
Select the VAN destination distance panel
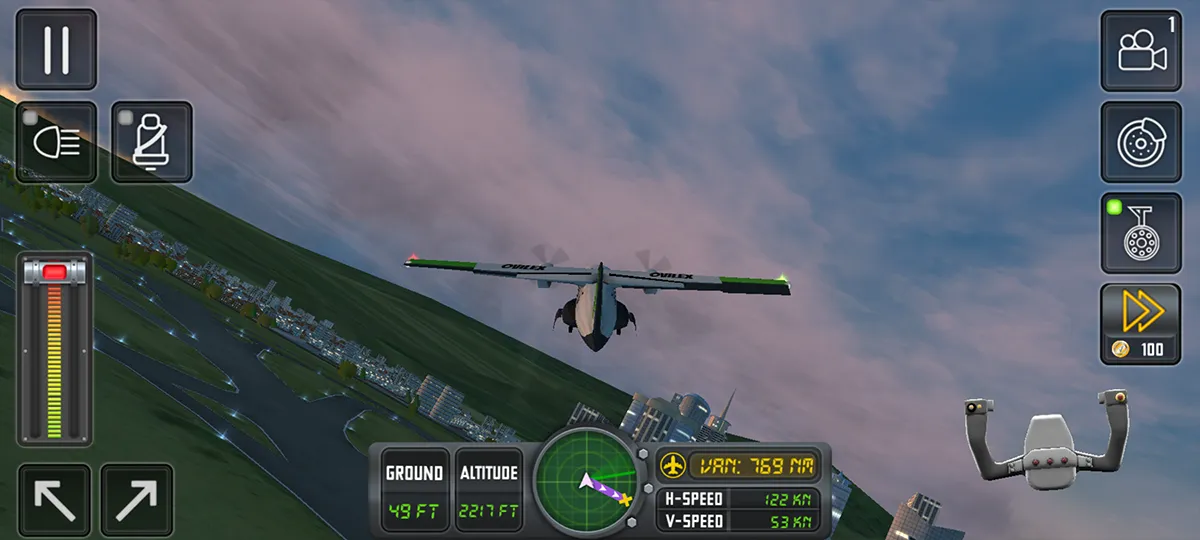click(739, 465)
